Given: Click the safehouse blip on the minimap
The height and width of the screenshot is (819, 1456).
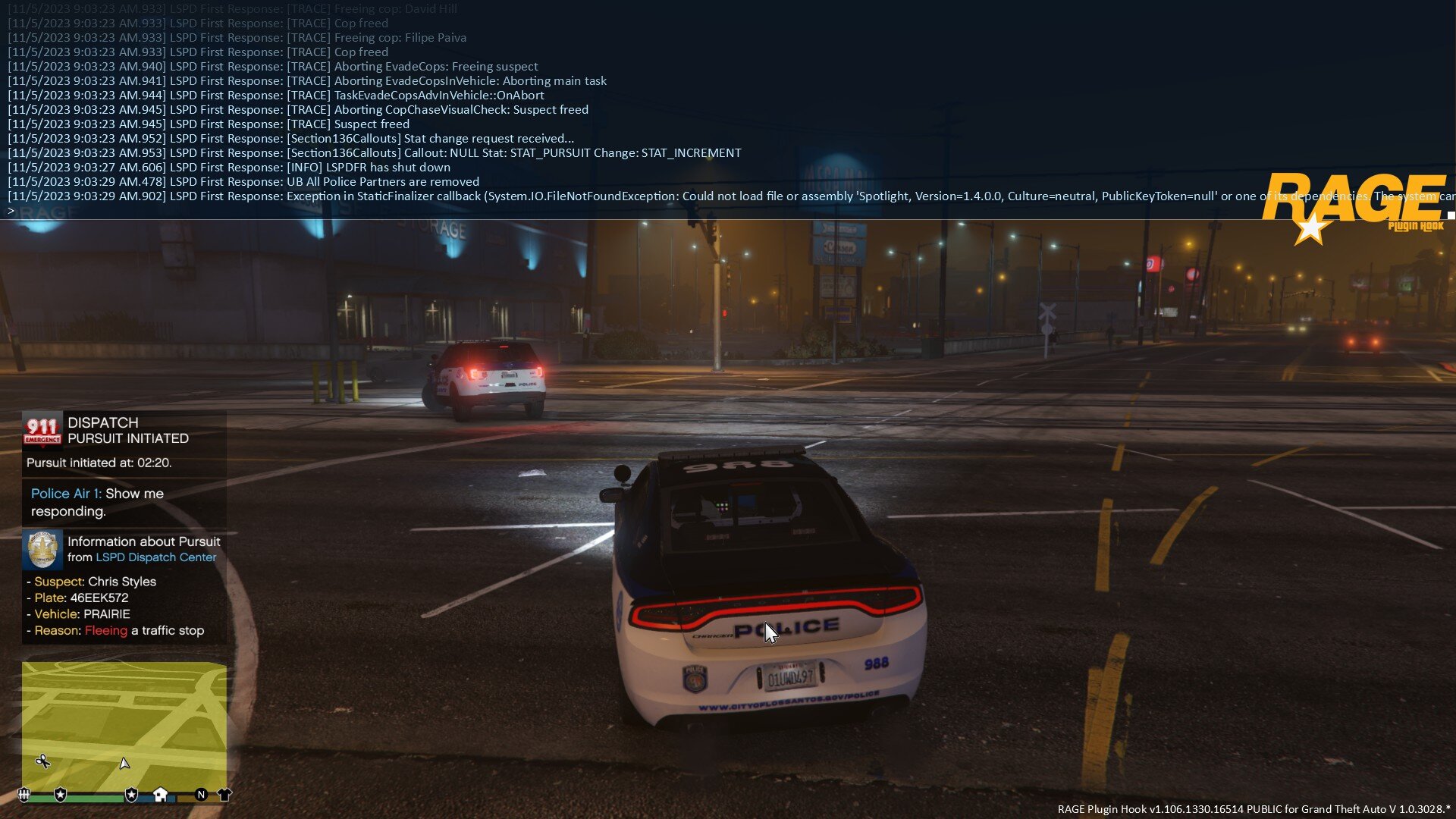Looking at the screenshot, I should click(160, 794).
